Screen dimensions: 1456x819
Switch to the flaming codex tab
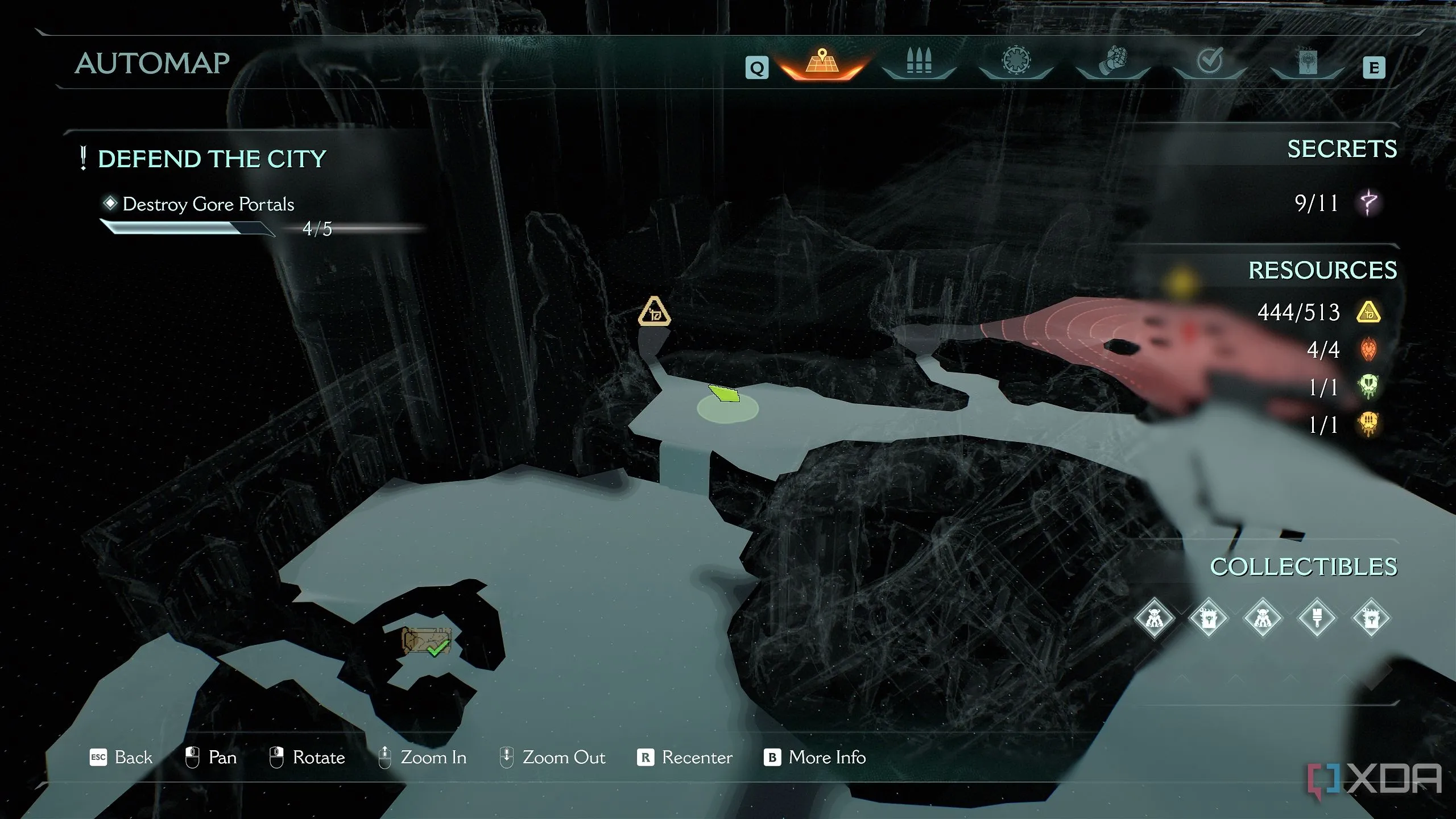pos(1306,61)
